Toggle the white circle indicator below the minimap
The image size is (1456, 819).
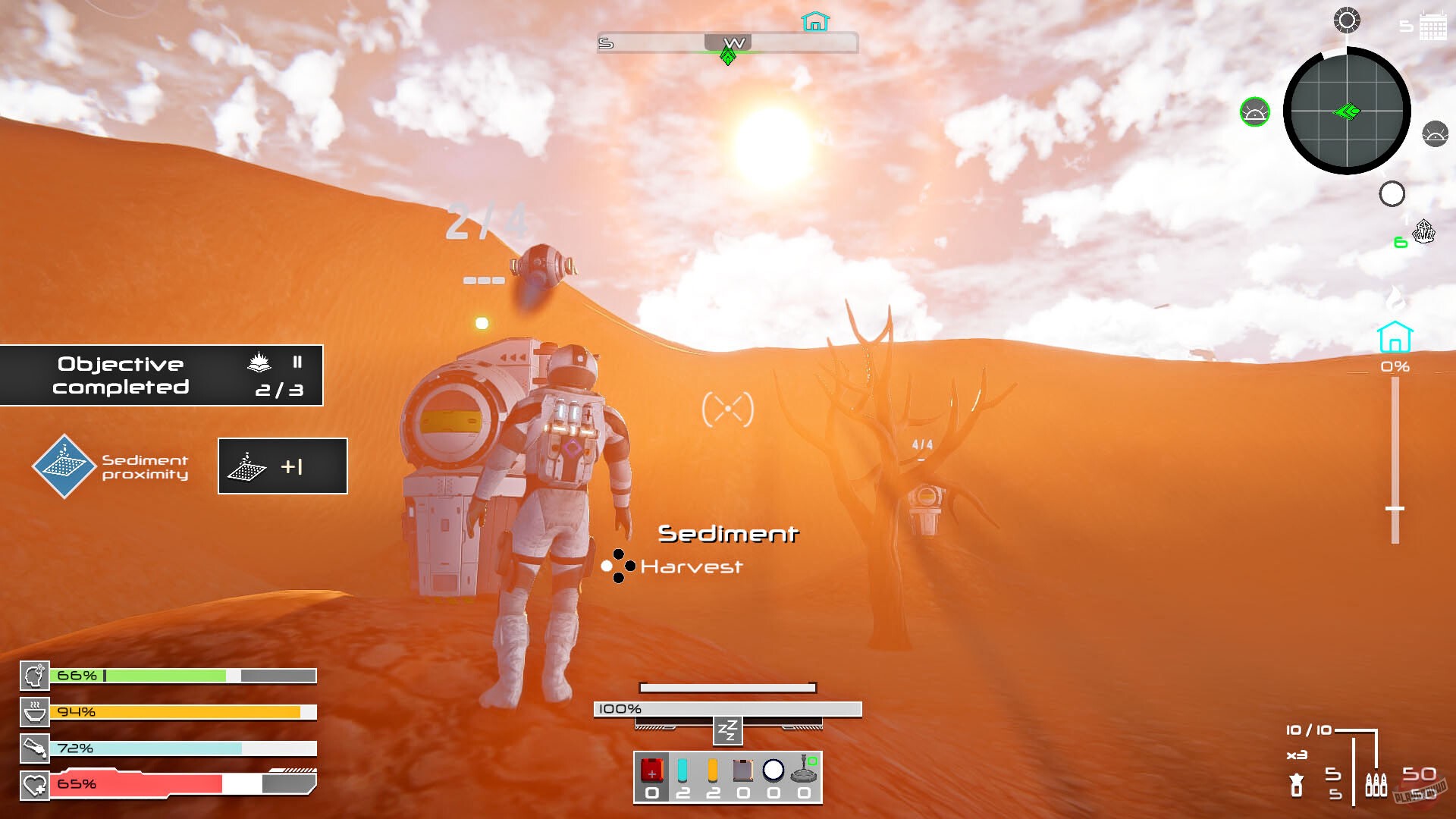[x=1392, y=195]
